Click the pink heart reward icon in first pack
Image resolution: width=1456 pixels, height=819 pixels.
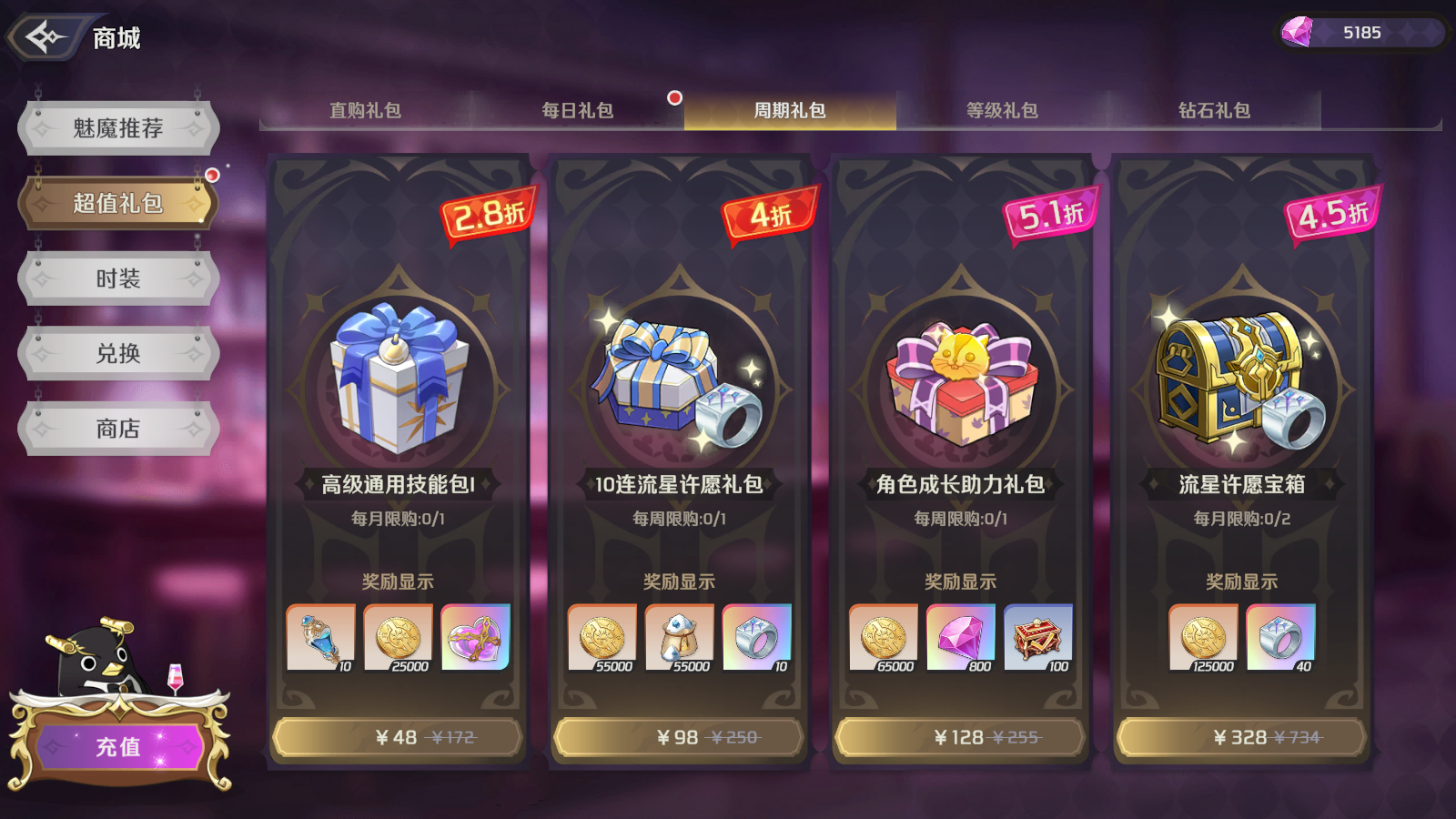pos(477,639)
